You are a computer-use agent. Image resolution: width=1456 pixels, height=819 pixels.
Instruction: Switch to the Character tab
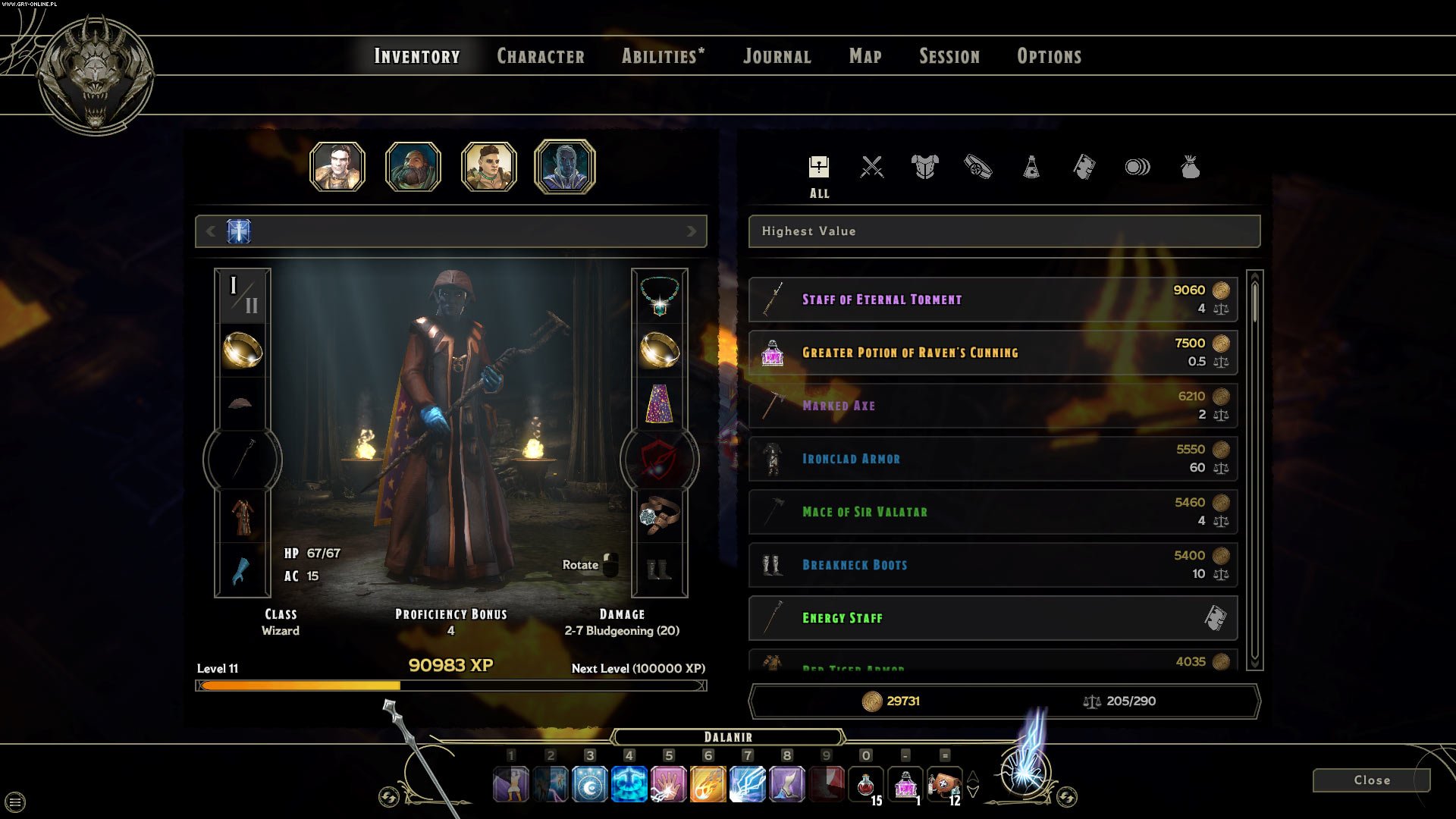540,56
